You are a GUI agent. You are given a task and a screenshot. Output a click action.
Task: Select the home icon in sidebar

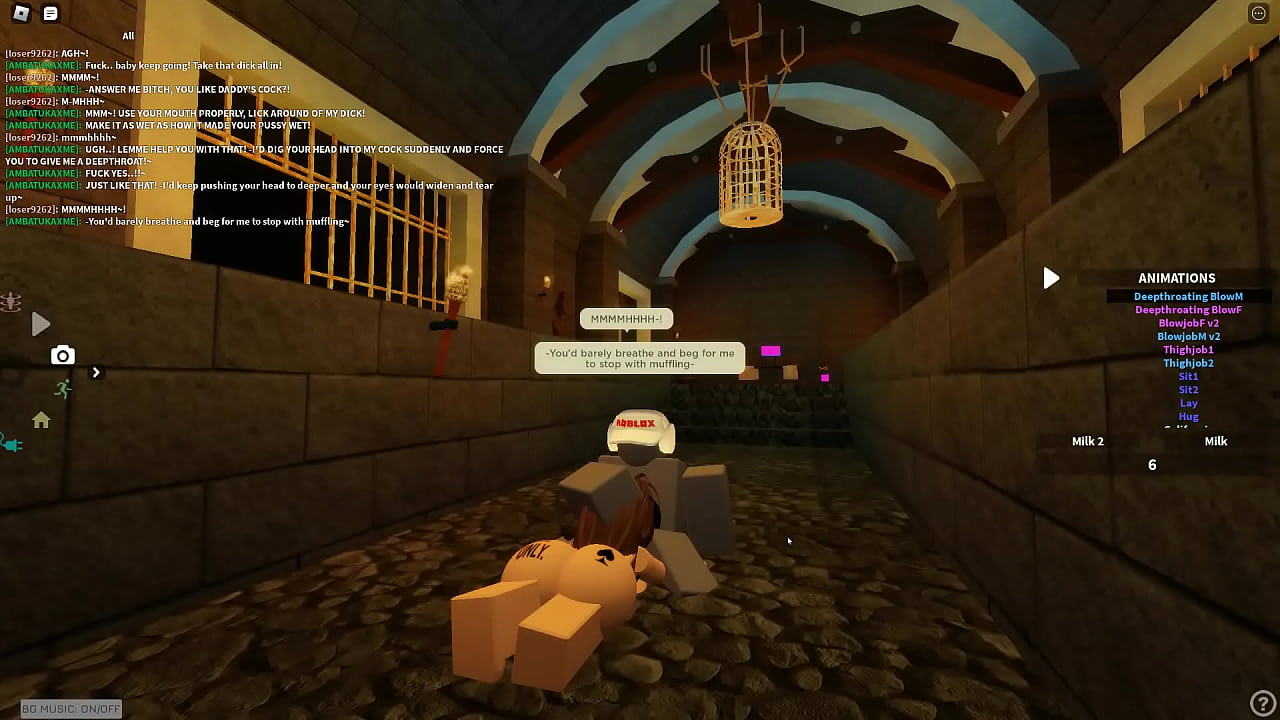[41, 421]
